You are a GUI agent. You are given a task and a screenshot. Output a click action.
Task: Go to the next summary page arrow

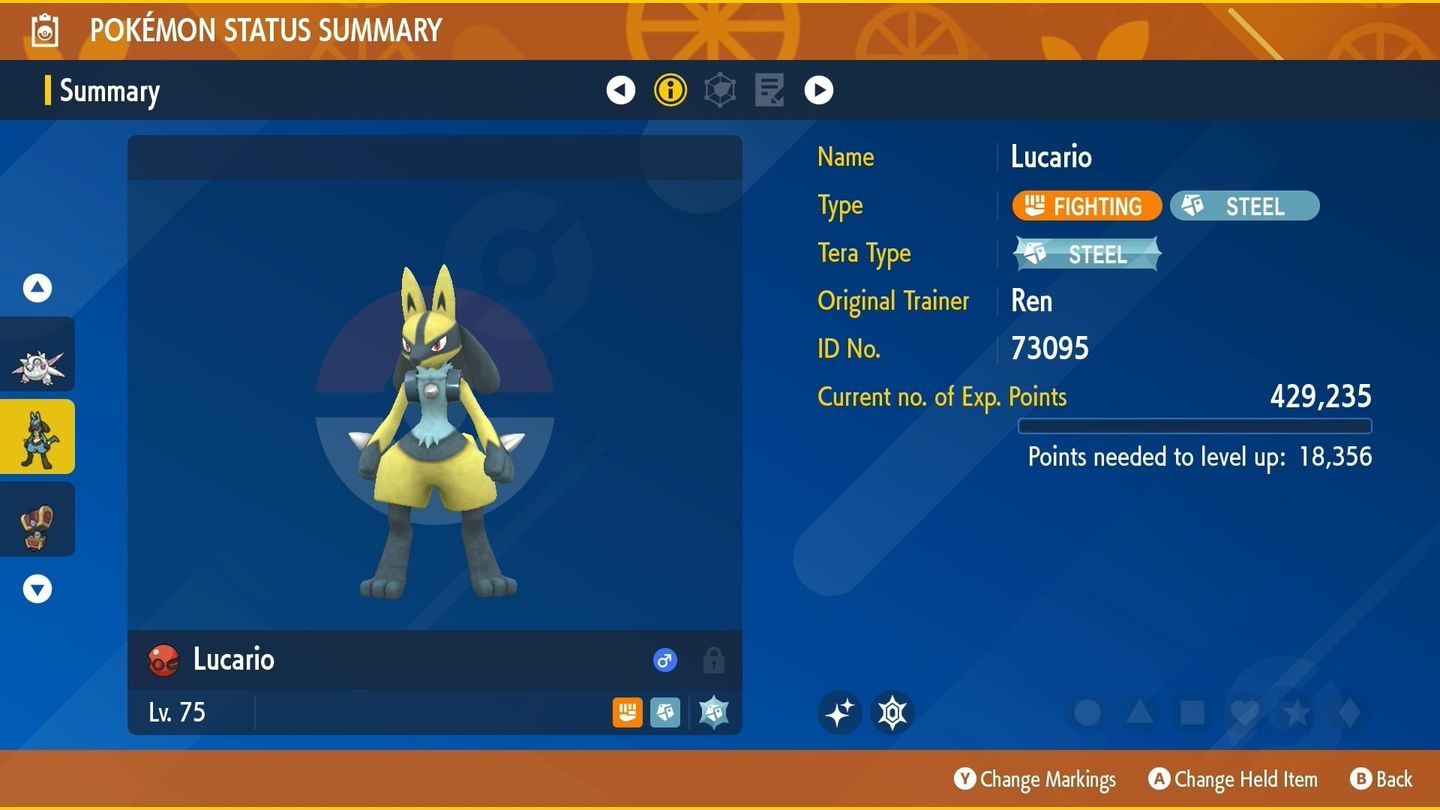point(819,91)
